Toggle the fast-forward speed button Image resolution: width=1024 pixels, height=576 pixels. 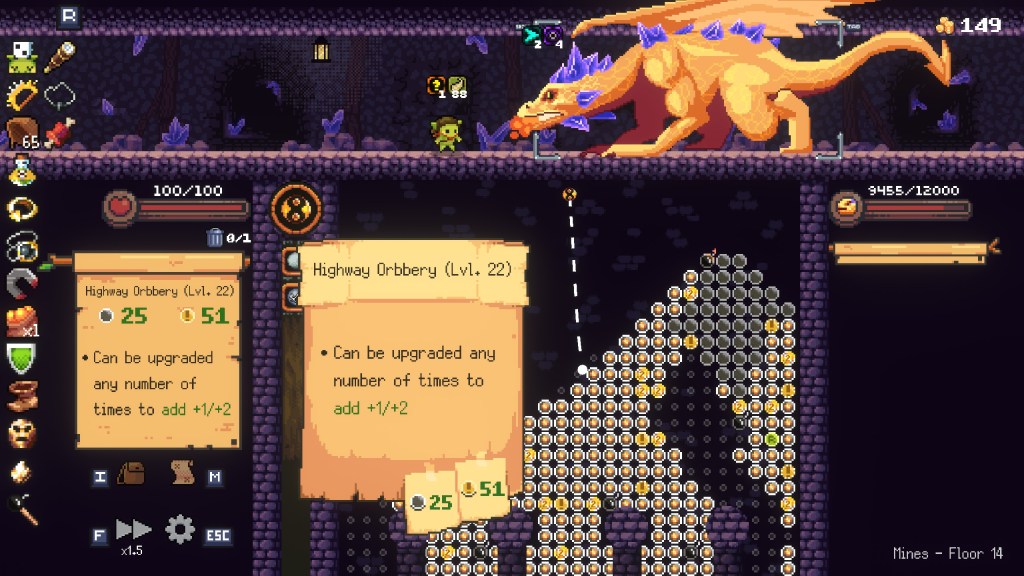(x=132, y=529)
